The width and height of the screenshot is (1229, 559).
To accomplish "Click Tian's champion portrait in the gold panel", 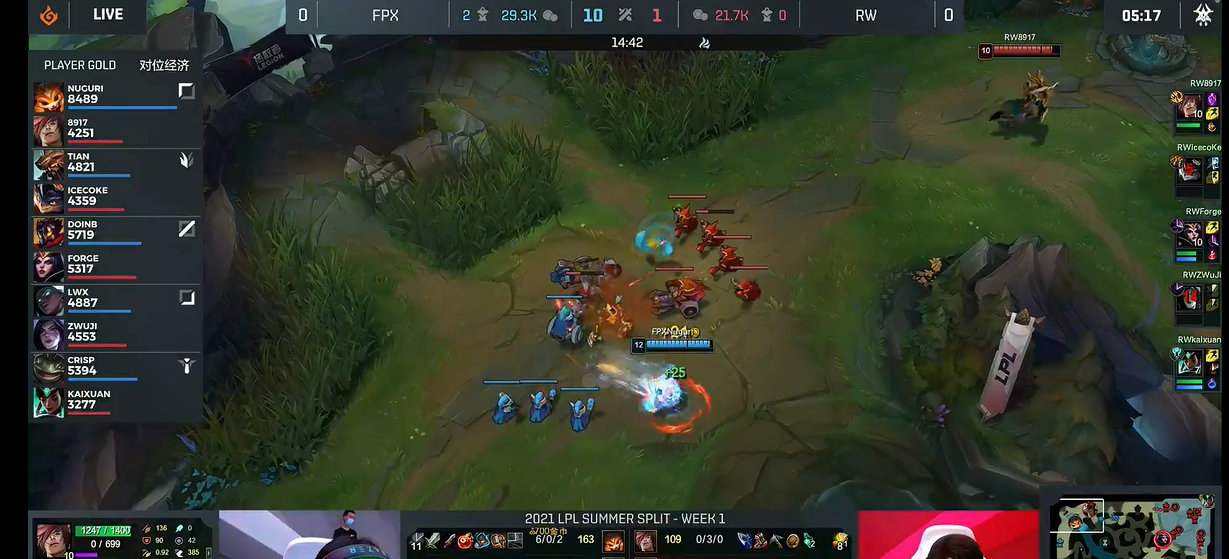I will tap(48, 164).
